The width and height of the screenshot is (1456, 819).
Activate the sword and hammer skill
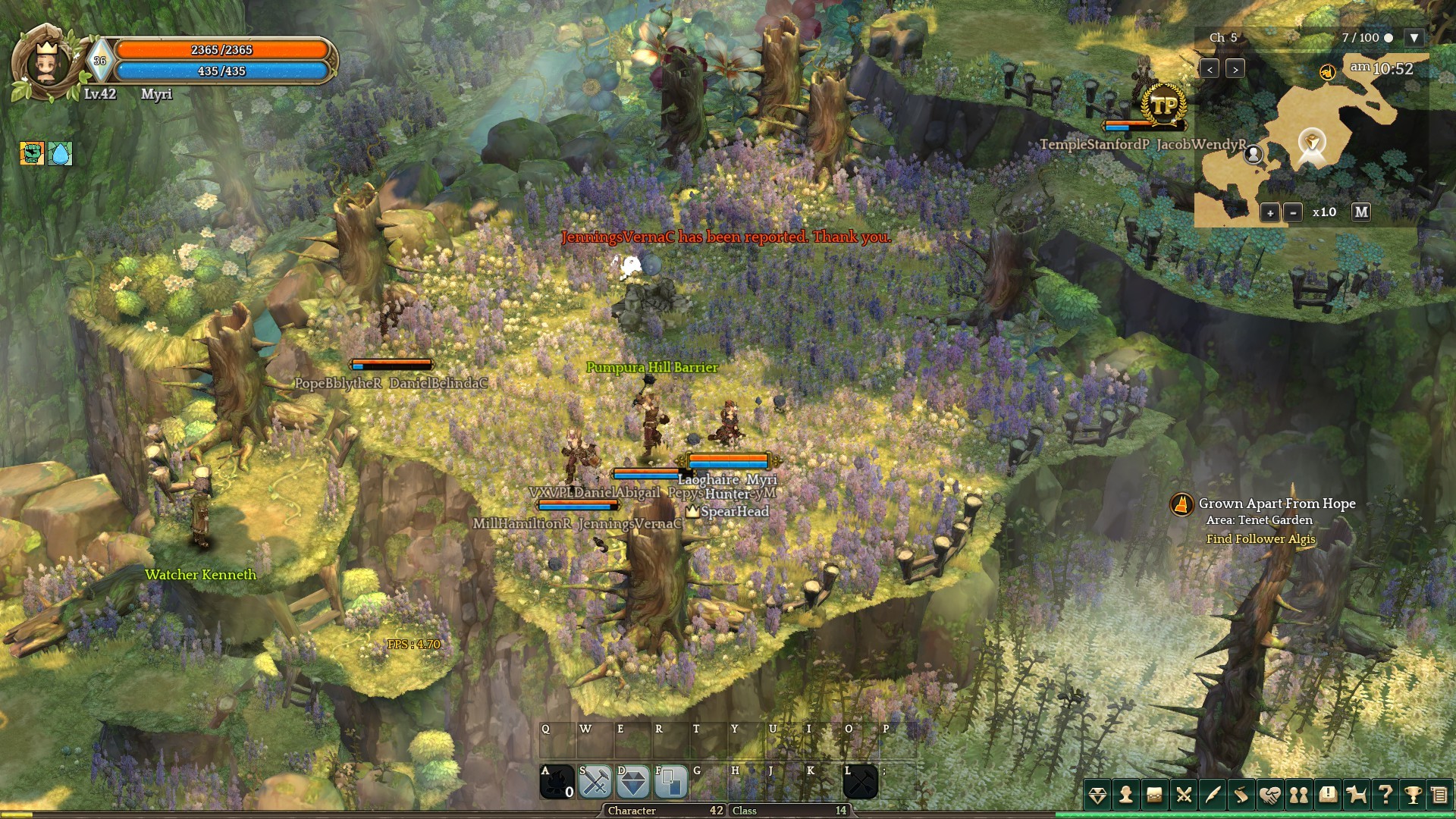(x=595, y=782)
